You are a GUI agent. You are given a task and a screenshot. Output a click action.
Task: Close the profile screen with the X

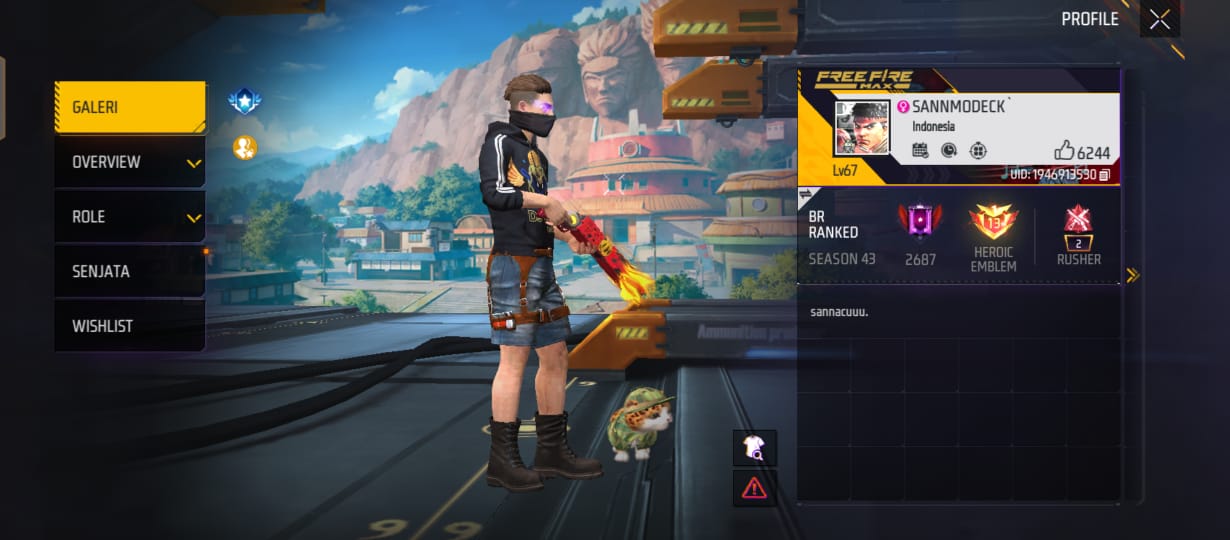[x=1159, y=20]
